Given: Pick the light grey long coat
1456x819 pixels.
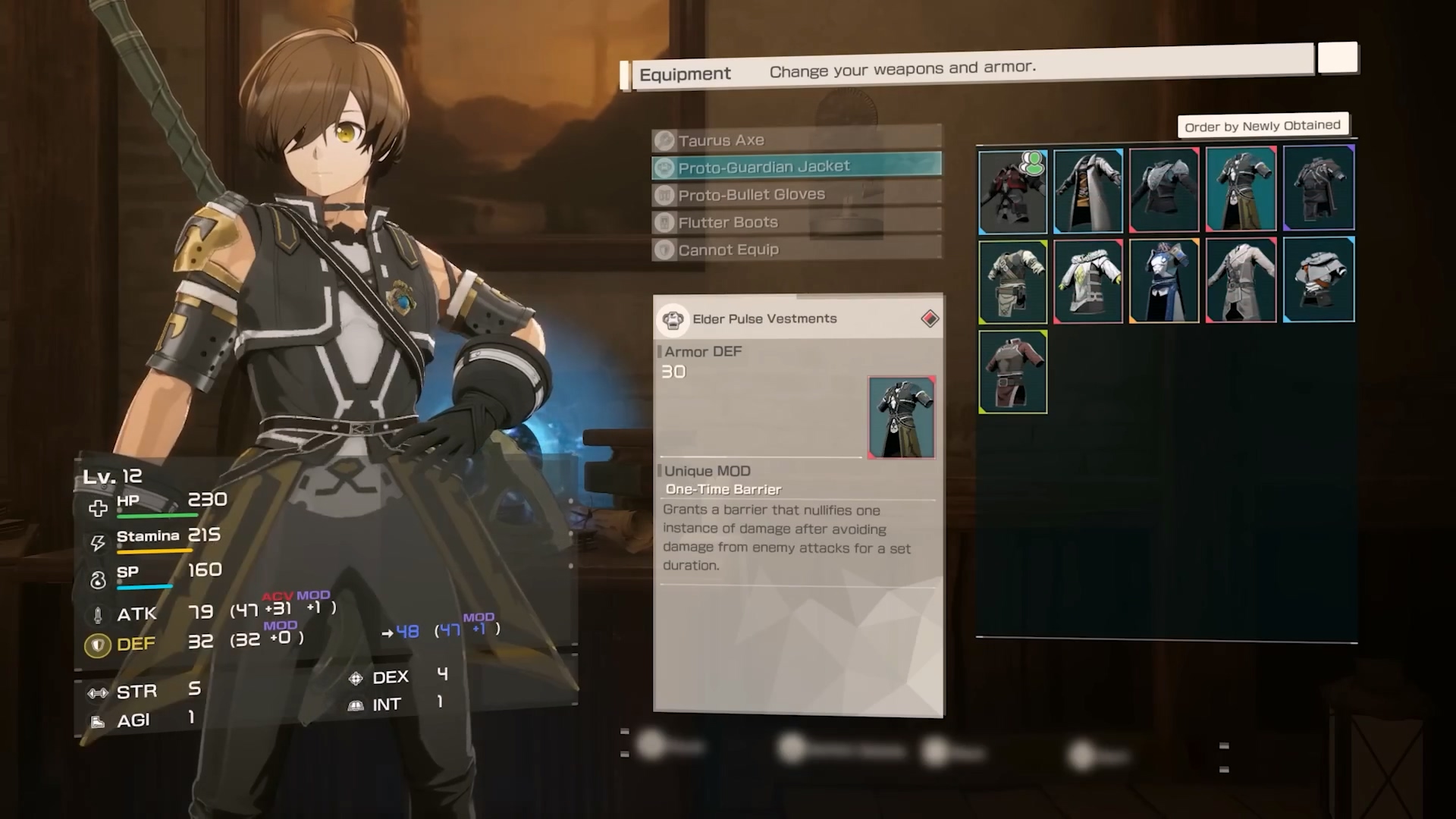Looking at the screenshot, I should 1241,280.
